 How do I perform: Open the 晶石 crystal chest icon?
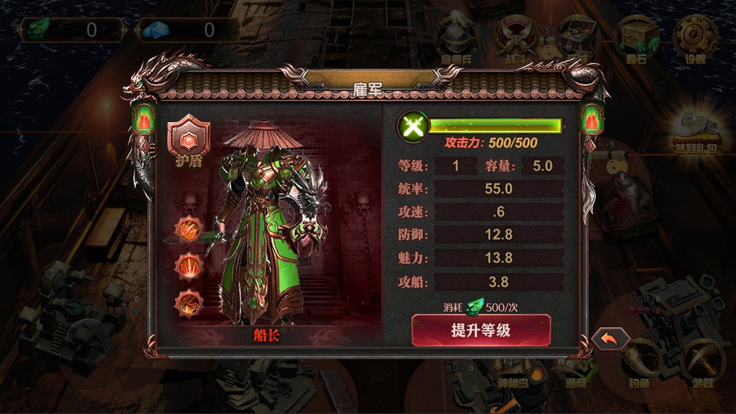tap(637, 38)
